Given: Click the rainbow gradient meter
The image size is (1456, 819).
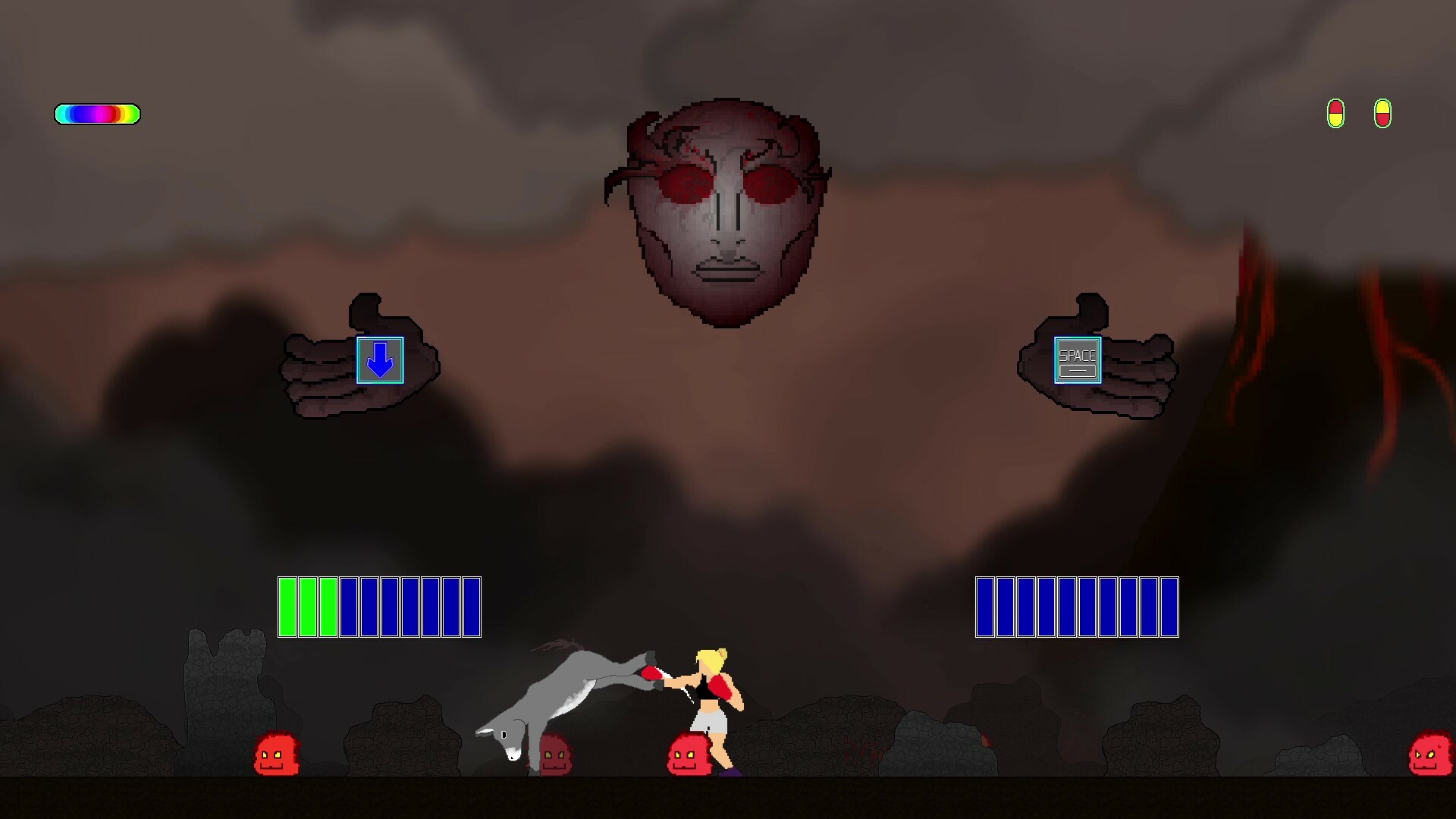Looking at the screenshot, I should (96, 114).
